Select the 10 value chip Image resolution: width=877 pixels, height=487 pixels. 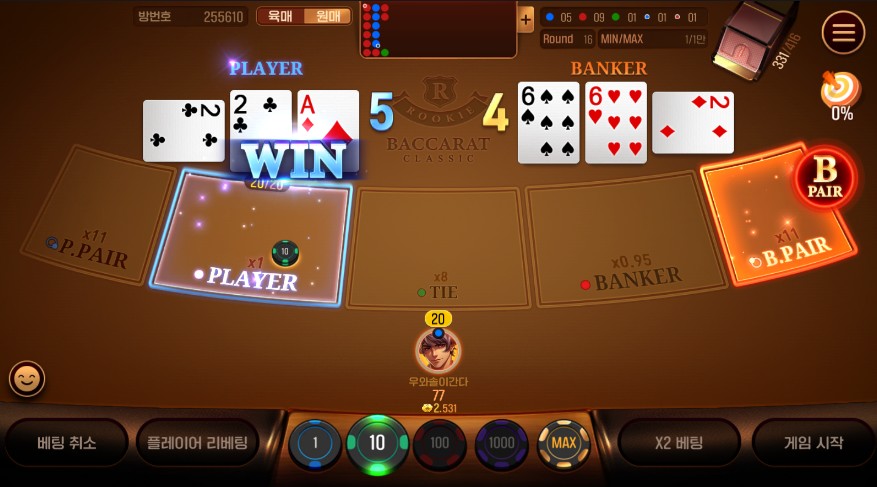pos(377,443)
